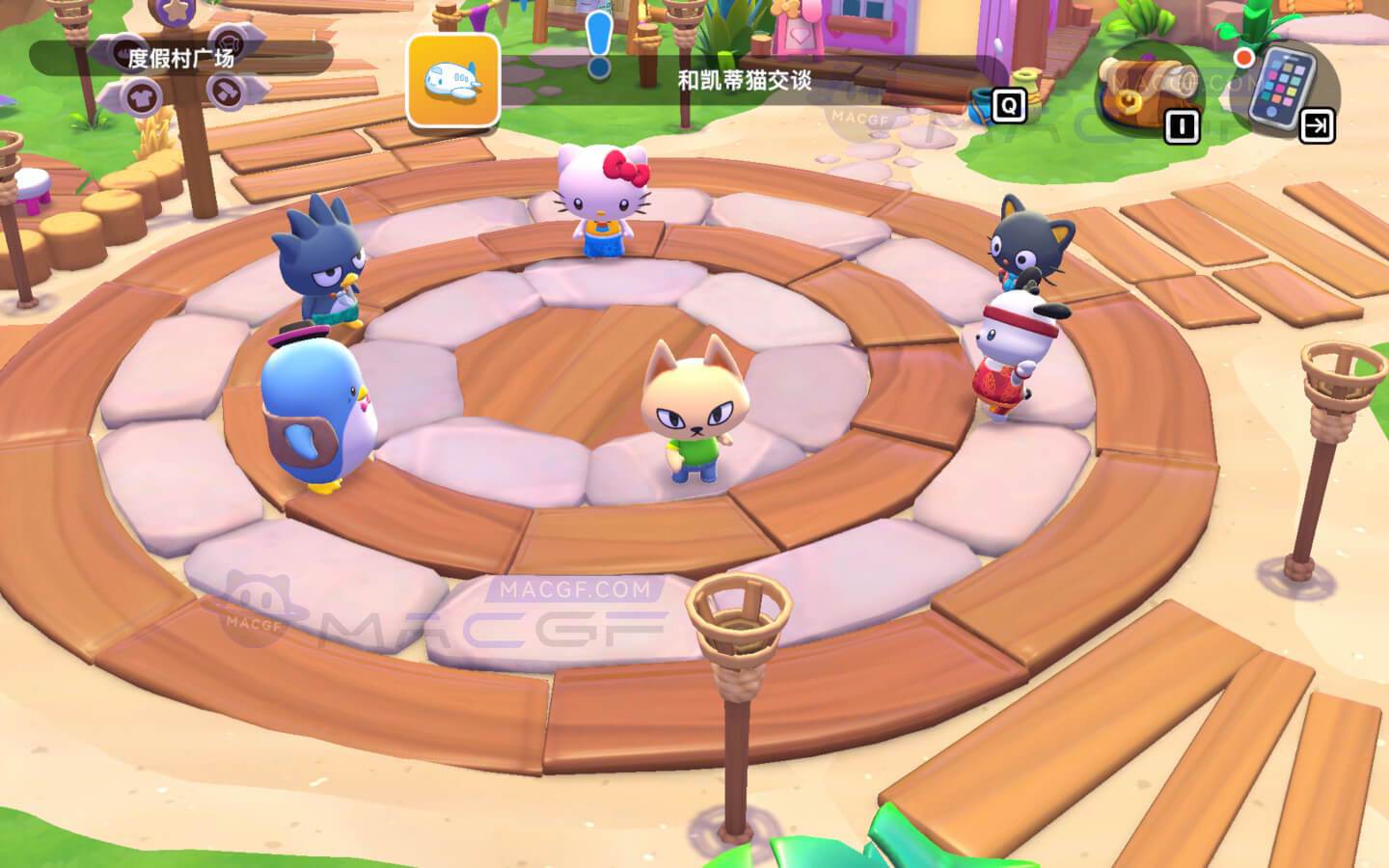Click the player cat character in the center

(693, 420)
